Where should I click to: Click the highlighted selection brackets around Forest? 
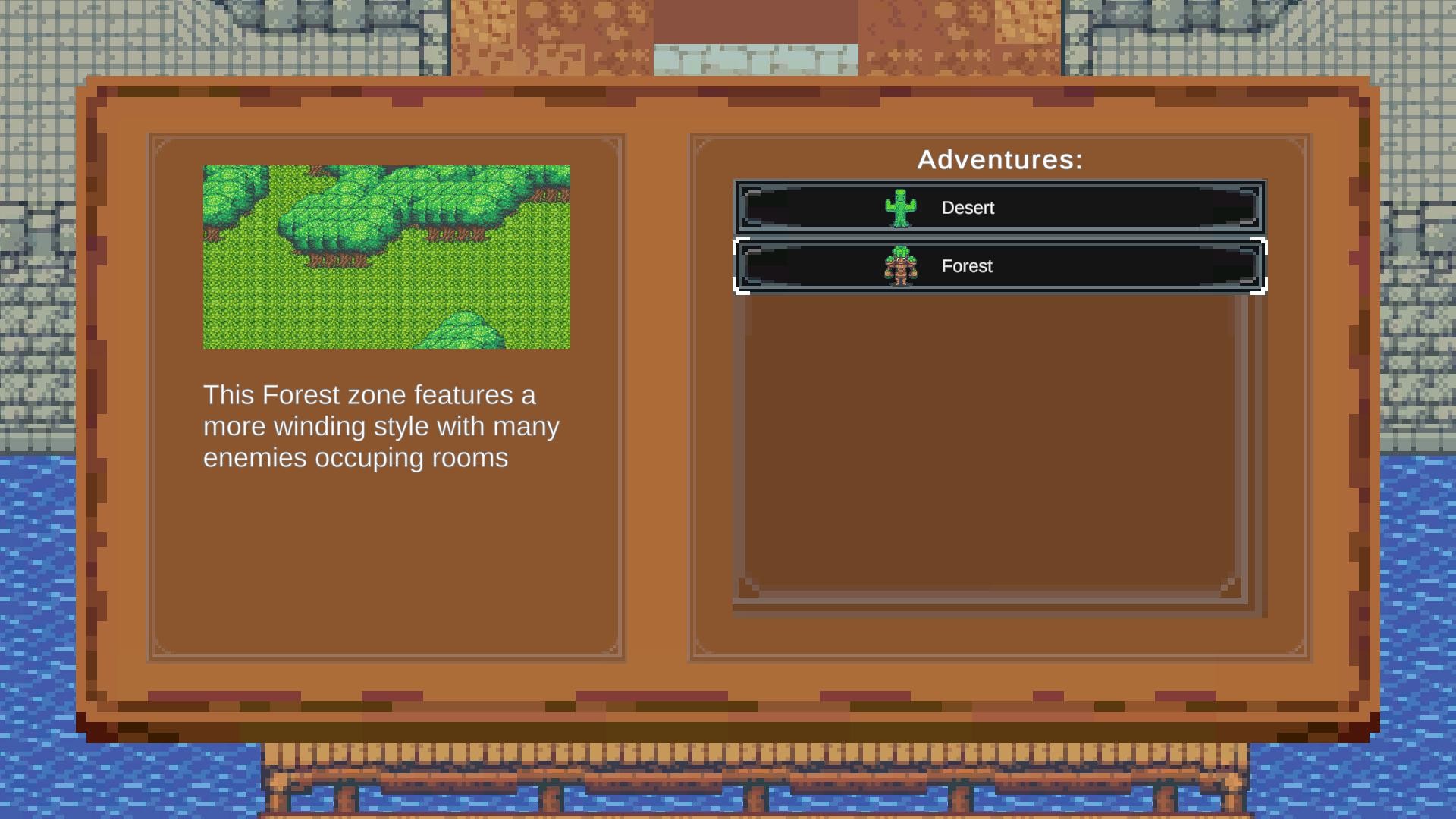740,266
